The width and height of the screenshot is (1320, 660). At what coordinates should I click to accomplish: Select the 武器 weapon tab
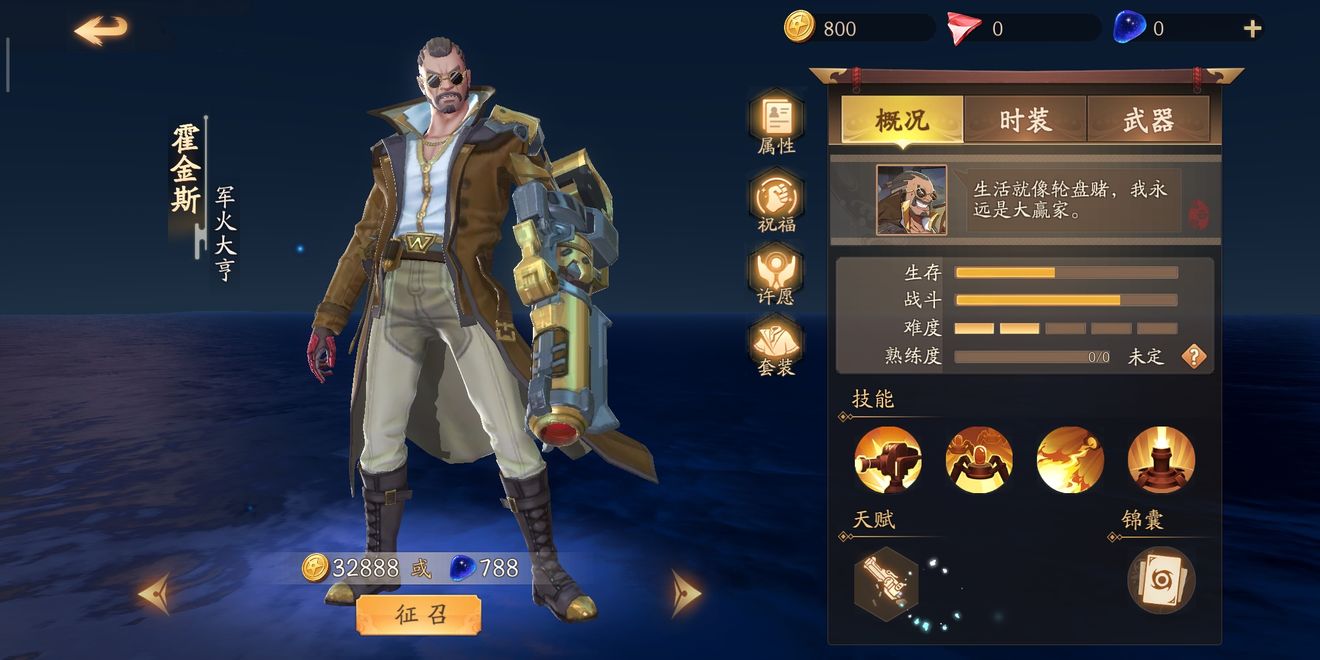pos(1148,121)
